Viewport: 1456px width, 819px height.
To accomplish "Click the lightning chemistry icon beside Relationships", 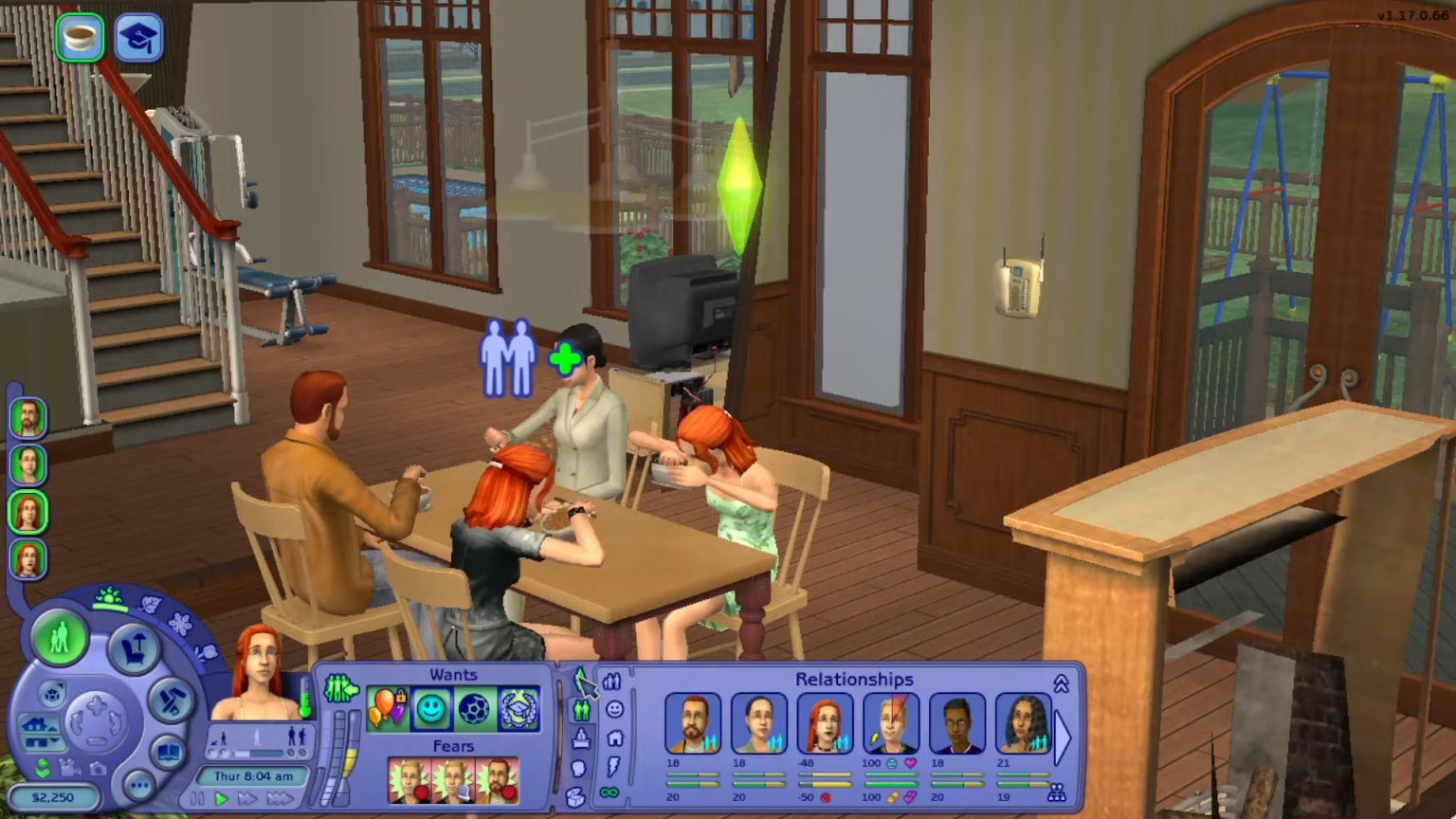I will pos(613,765).
